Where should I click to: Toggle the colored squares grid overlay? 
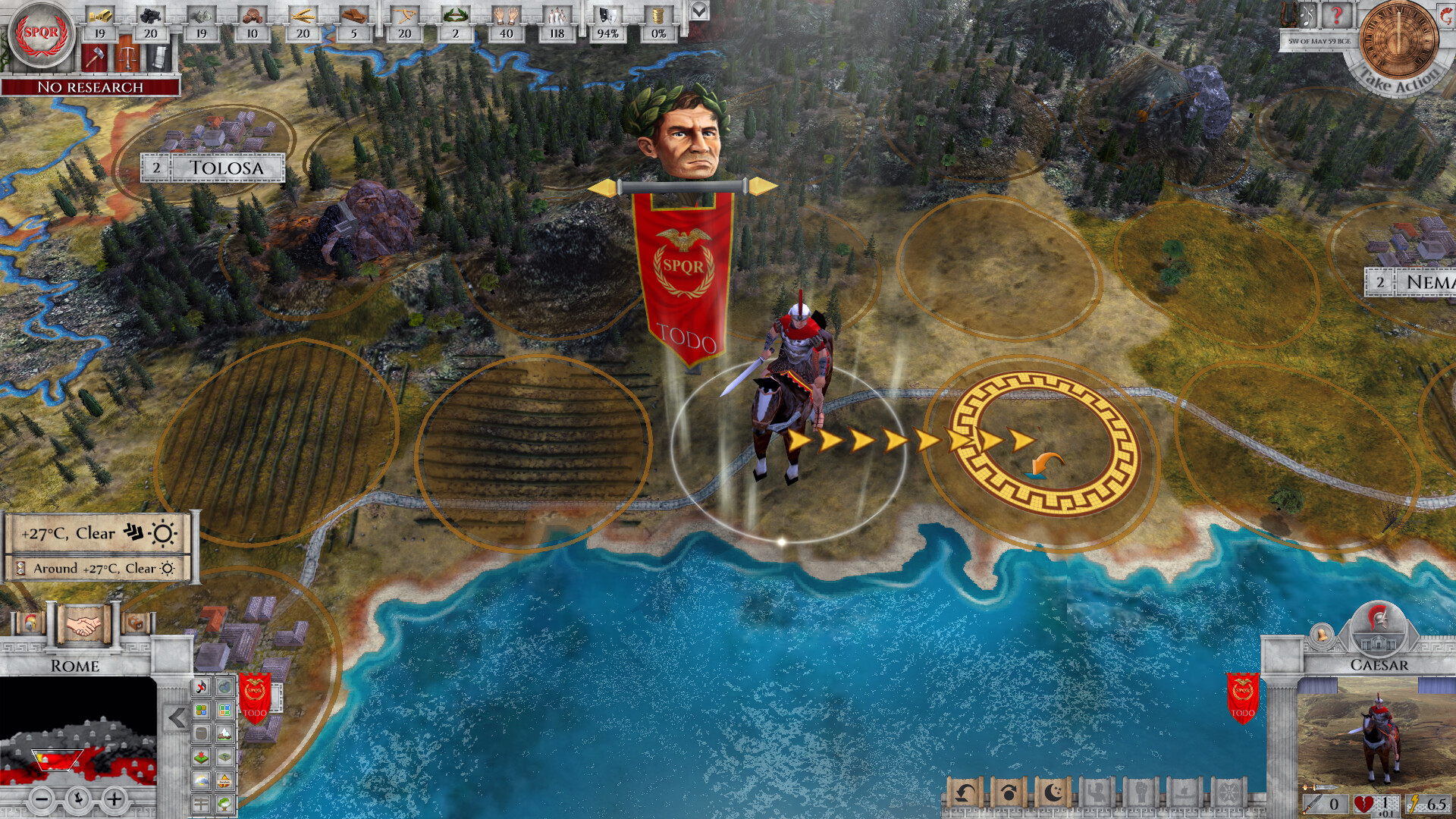(x=201, y=710)
